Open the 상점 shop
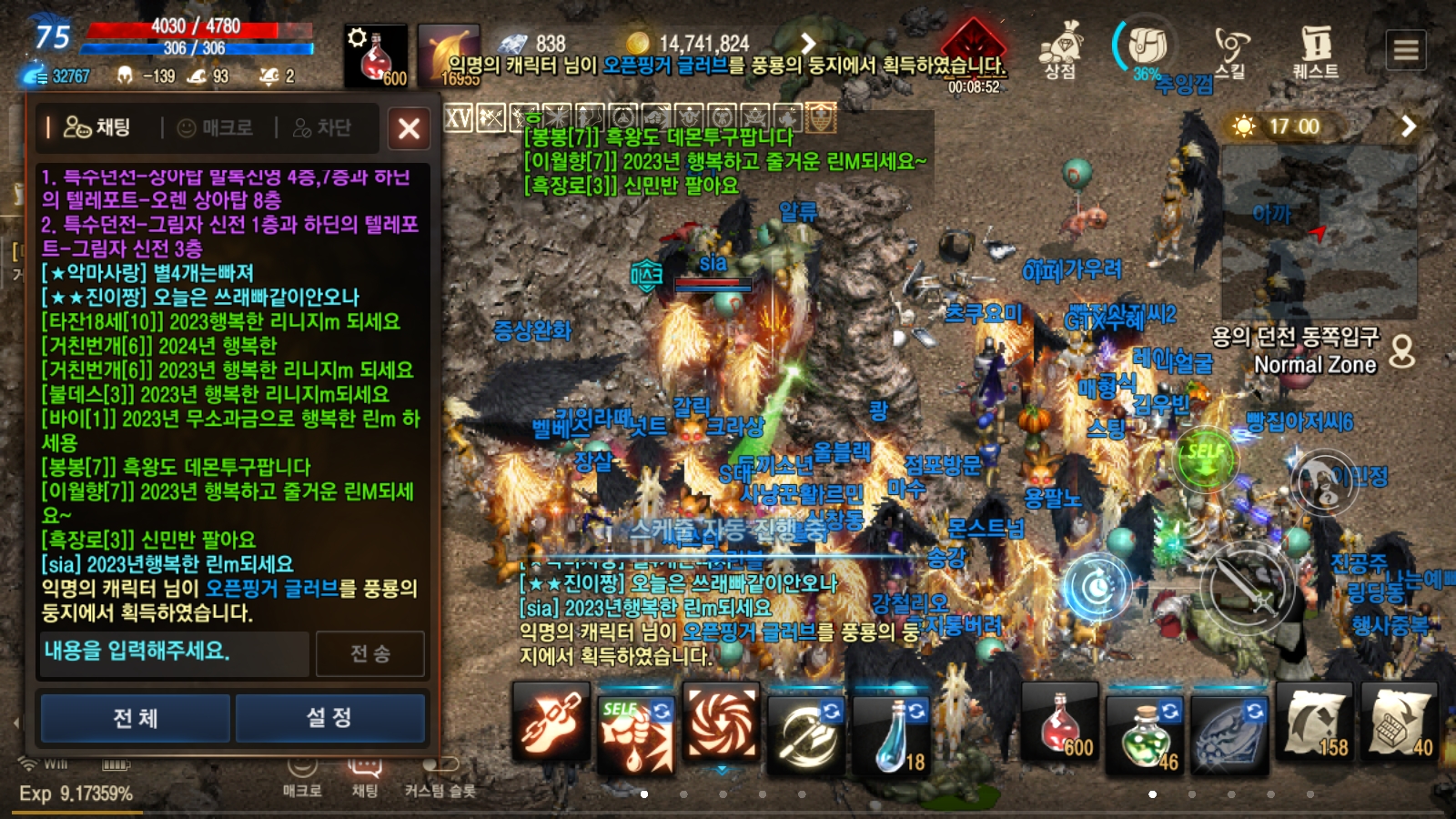 tap(1060, 51)
